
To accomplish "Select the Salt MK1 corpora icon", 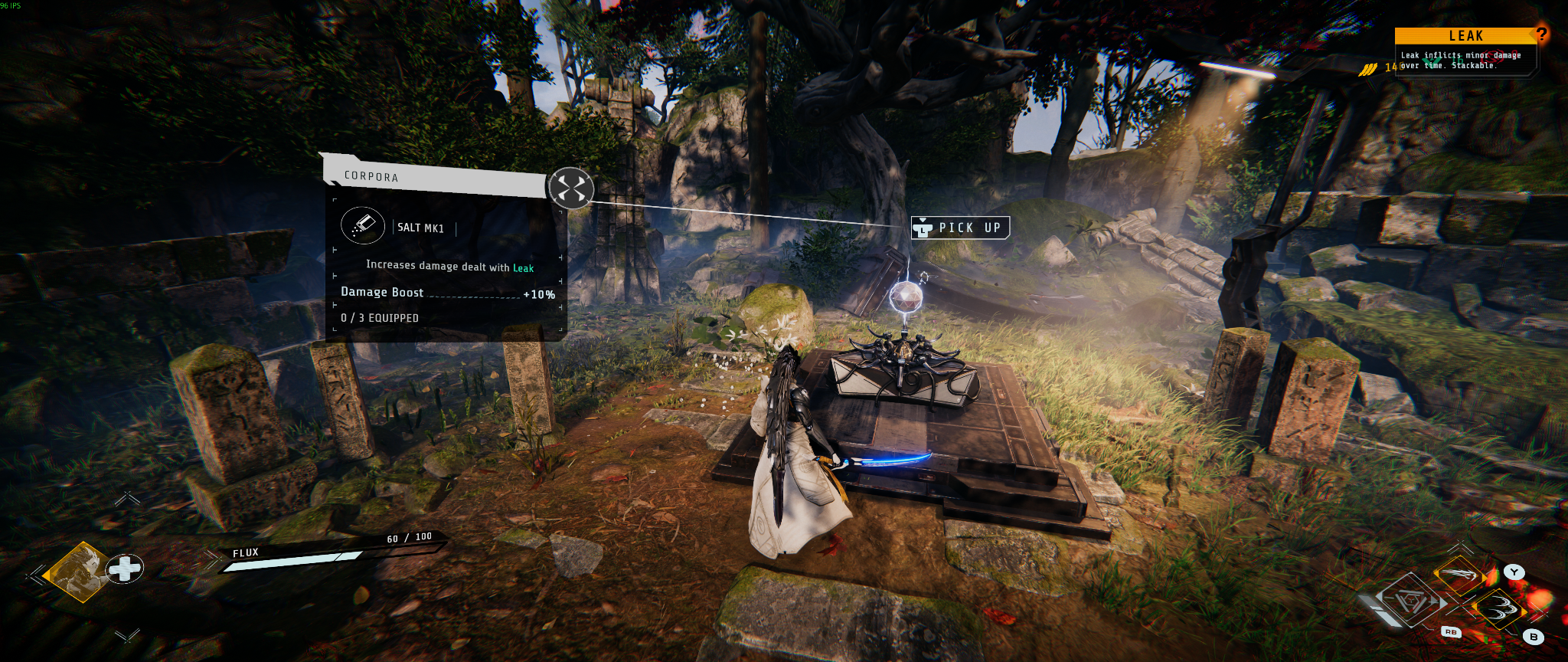I will point(362,225).
